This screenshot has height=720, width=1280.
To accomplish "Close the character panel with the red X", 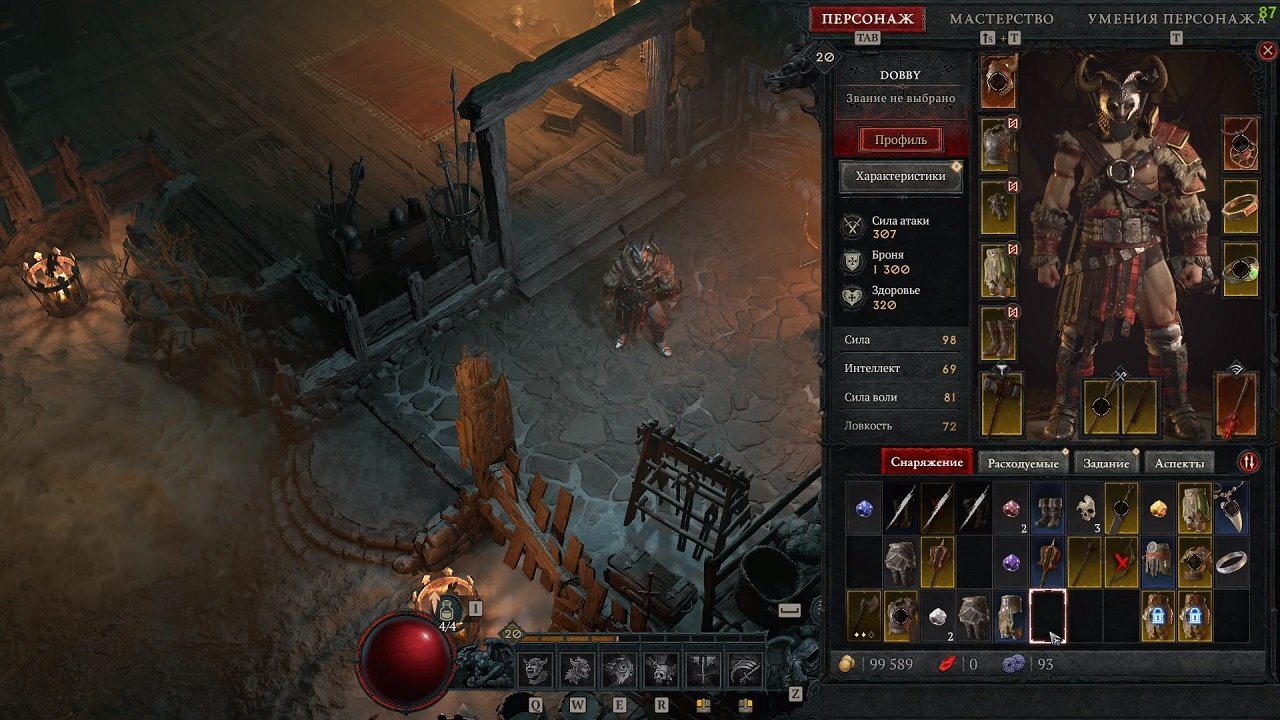I will [x=1267, y=50].
